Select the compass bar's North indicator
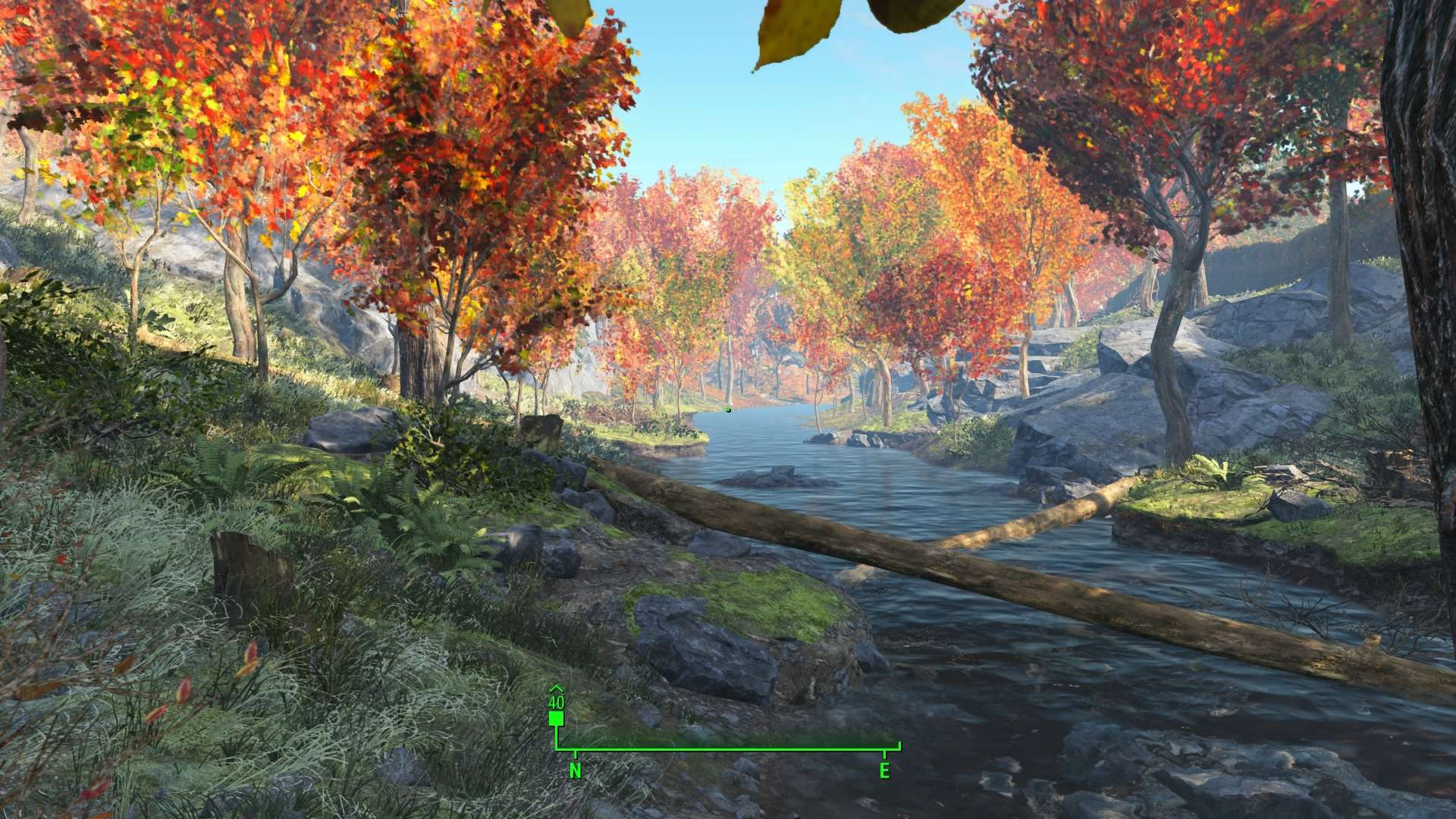The height and width of the screenshot is (819, 1456). point(576,770)
